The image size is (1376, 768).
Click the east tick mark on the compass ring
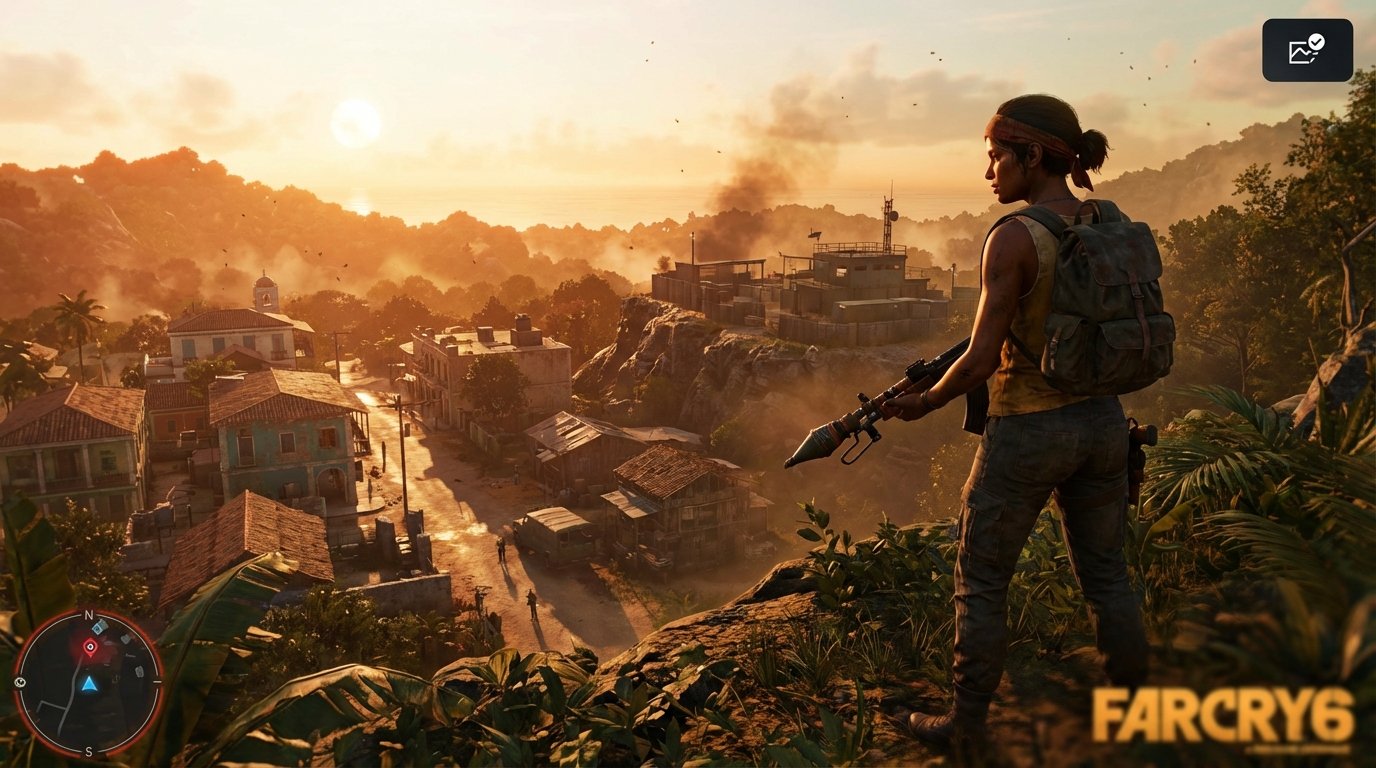coord(158,682)
